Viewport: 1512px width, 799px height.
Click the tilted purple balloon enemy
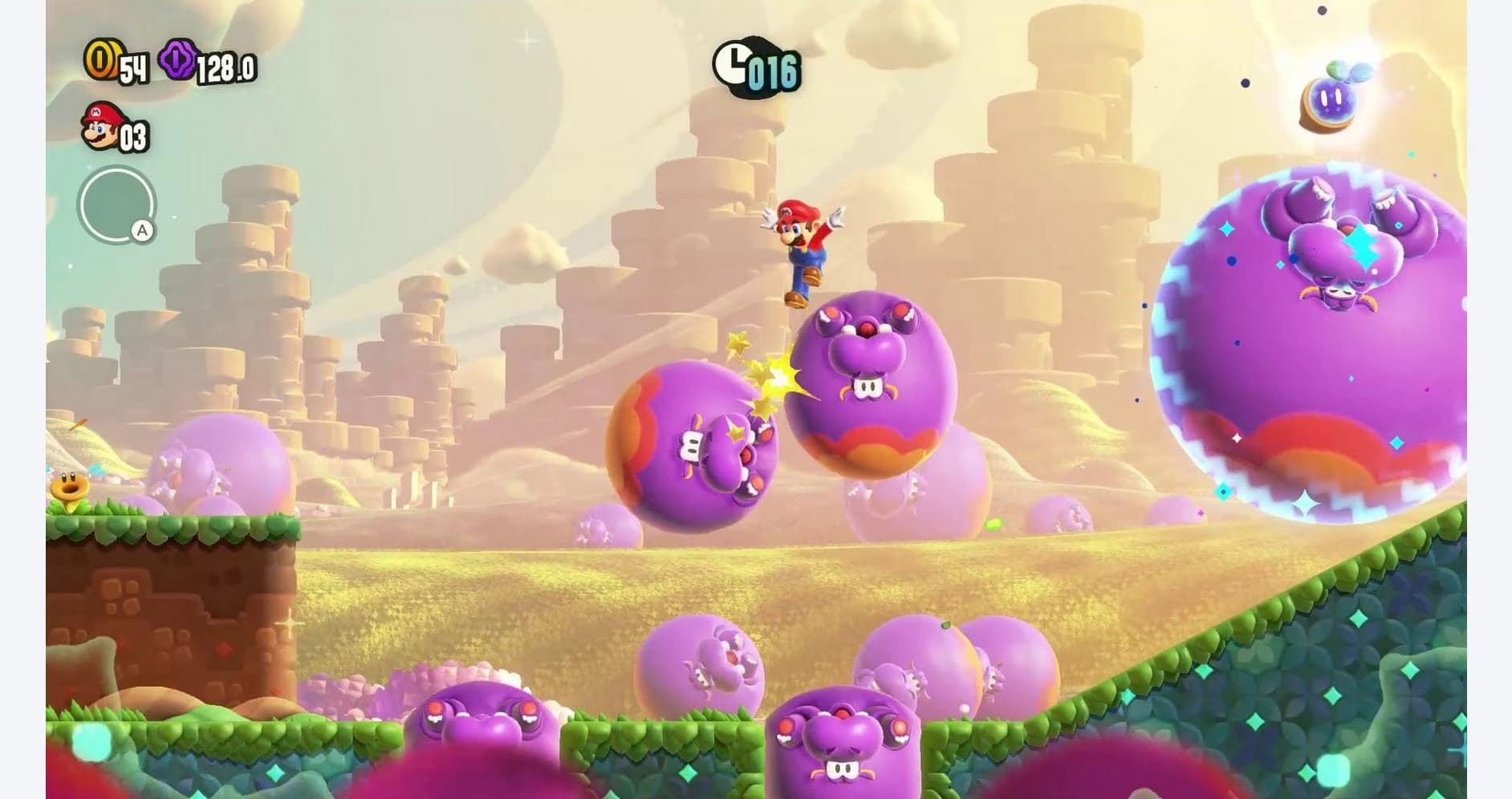coord(698,445)
